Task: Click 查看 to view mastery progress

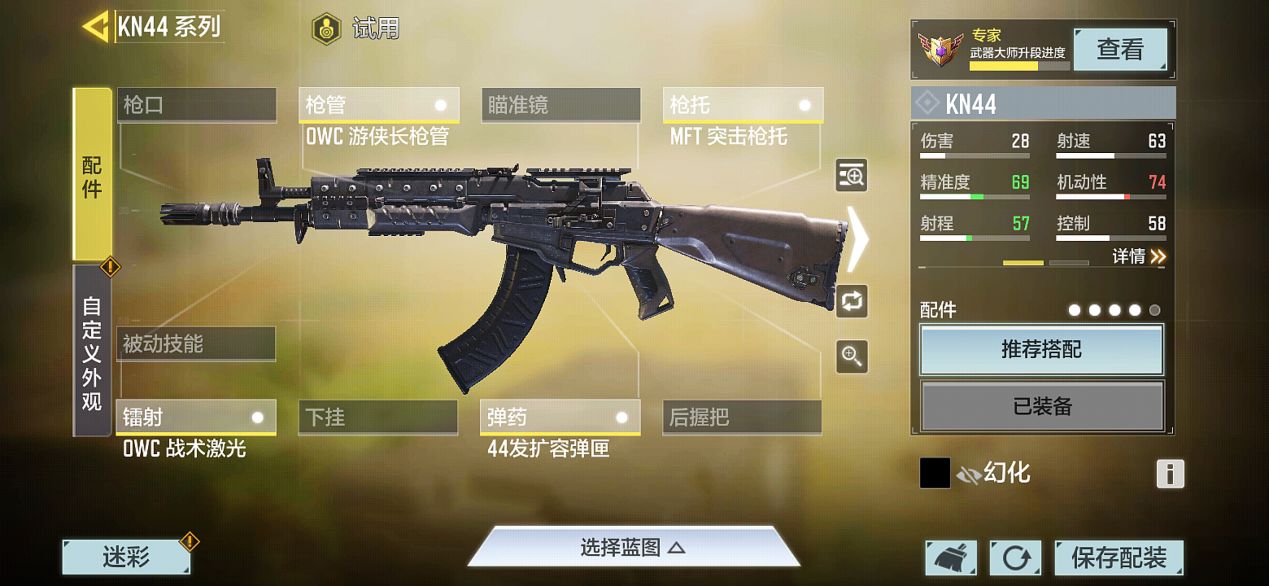Action: [1119, 49]
